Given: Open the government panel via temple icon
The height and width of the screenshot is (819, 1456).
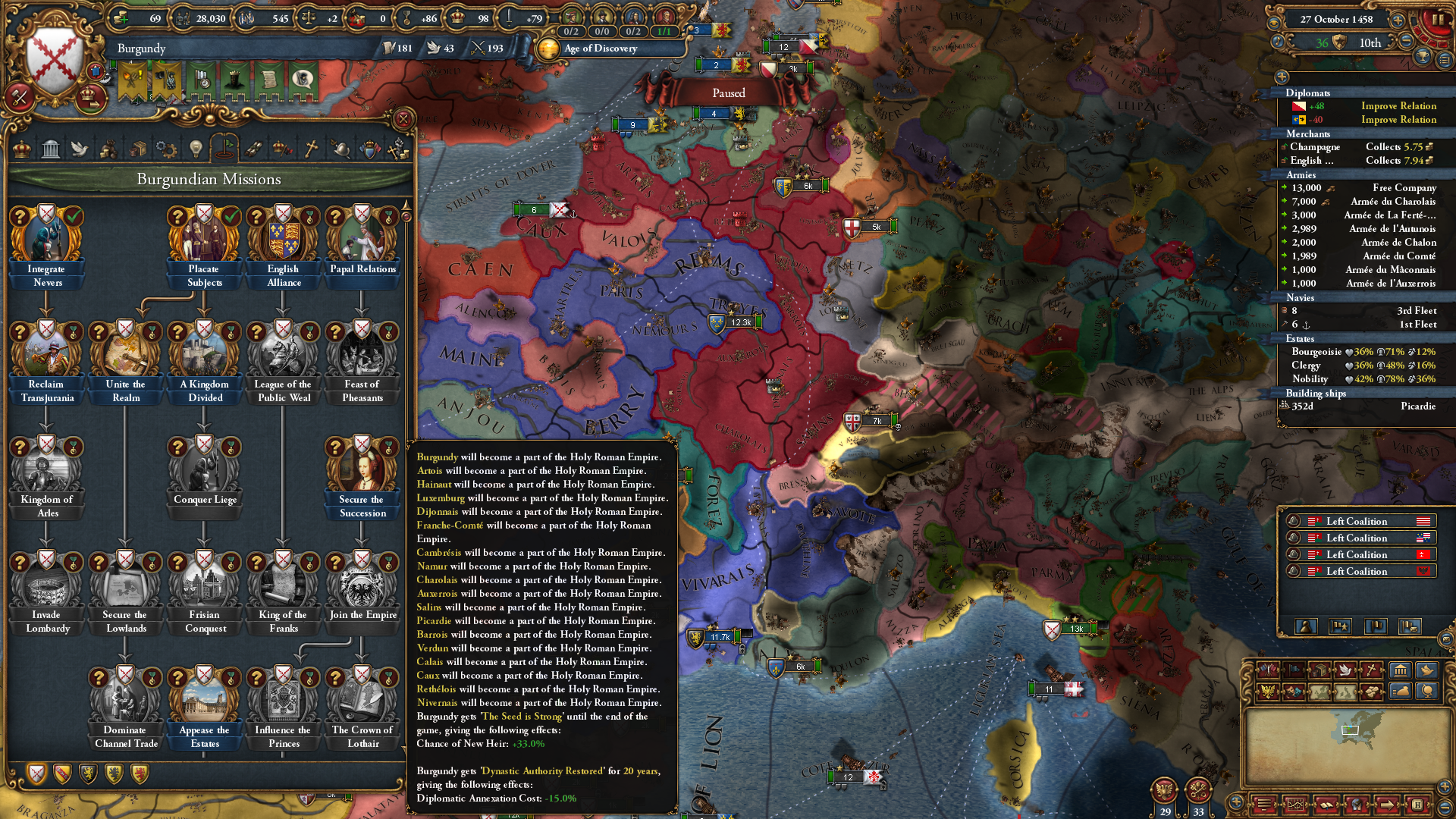Looking at the screenshot, I should (52, 149).
